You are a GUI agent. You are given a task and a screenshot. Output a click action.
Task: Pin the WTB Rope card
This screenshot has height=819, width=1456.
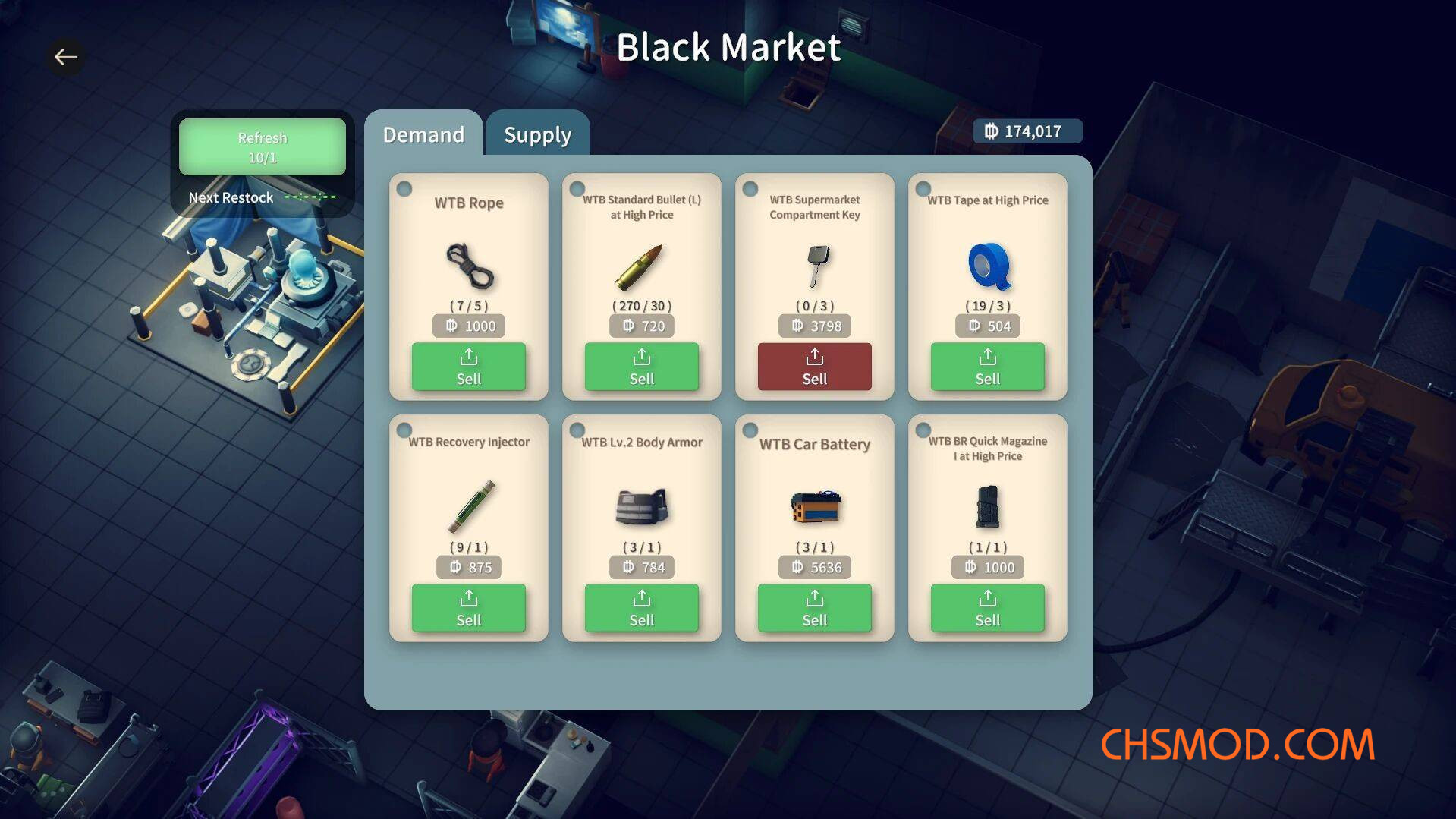point(404,188)
